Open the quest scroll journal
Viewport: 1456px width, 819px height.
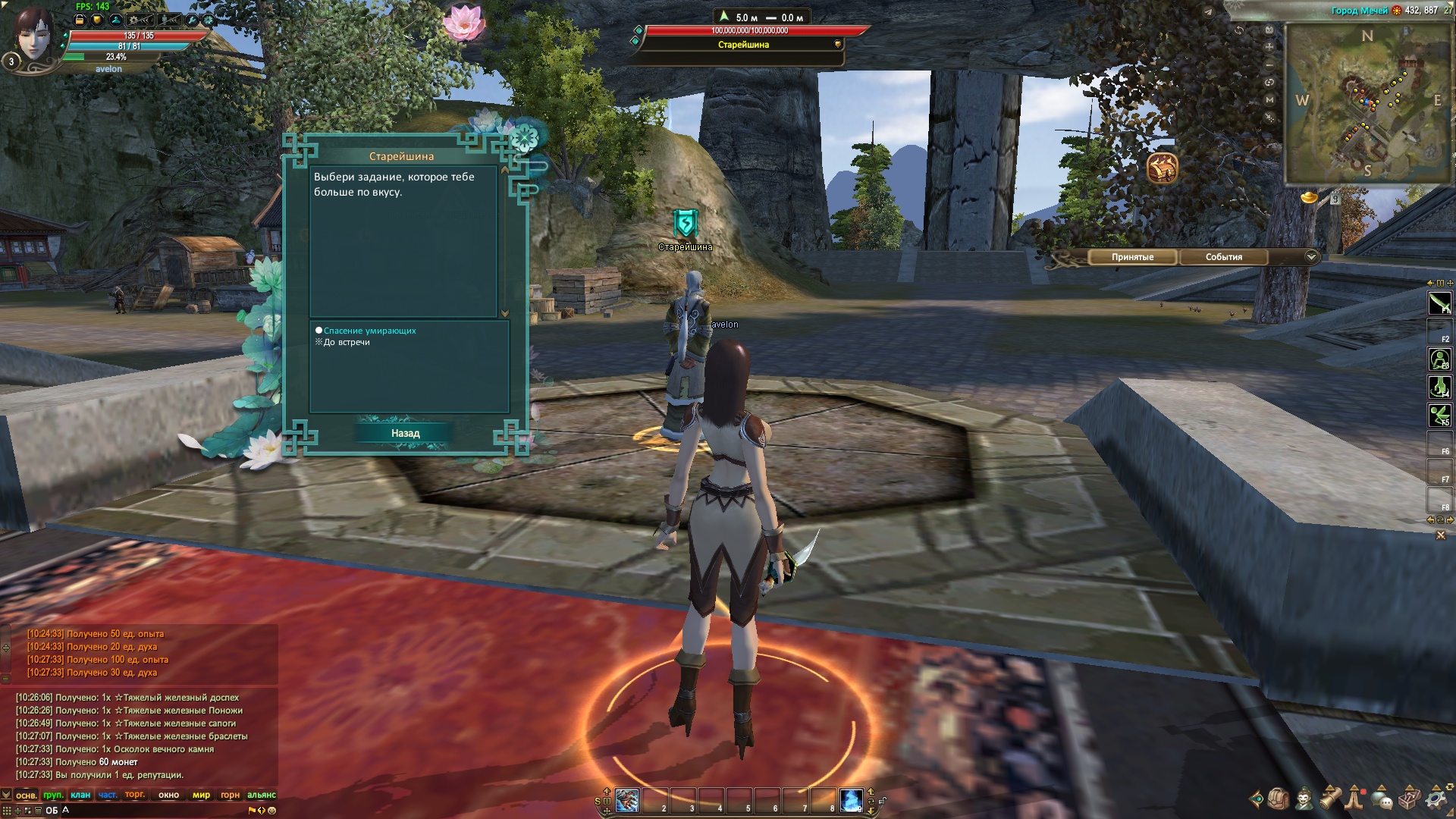click(1330, 799)
